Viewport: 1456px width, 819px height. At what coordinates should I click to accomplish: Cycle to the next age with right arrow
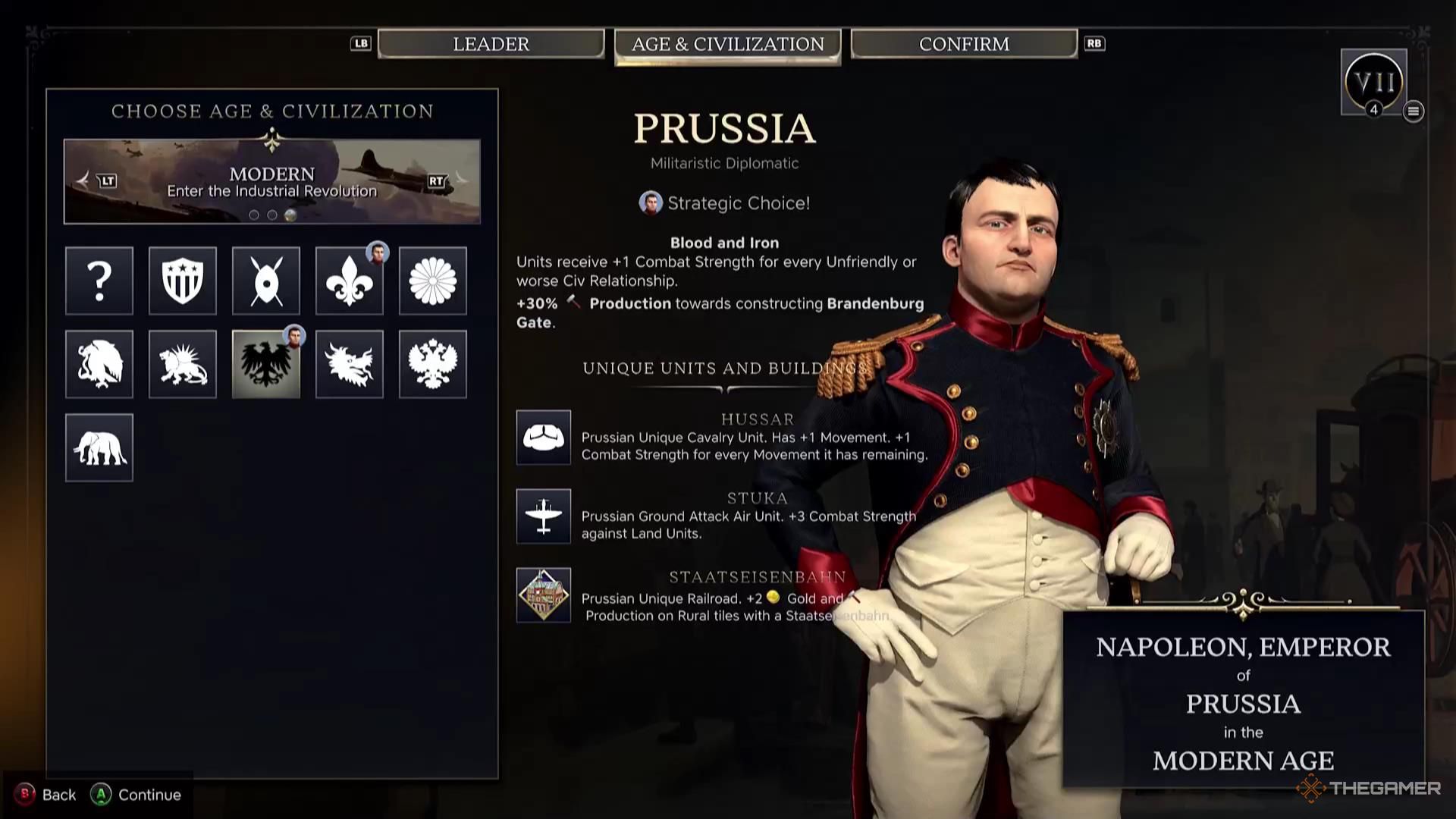tap(458, 180)
